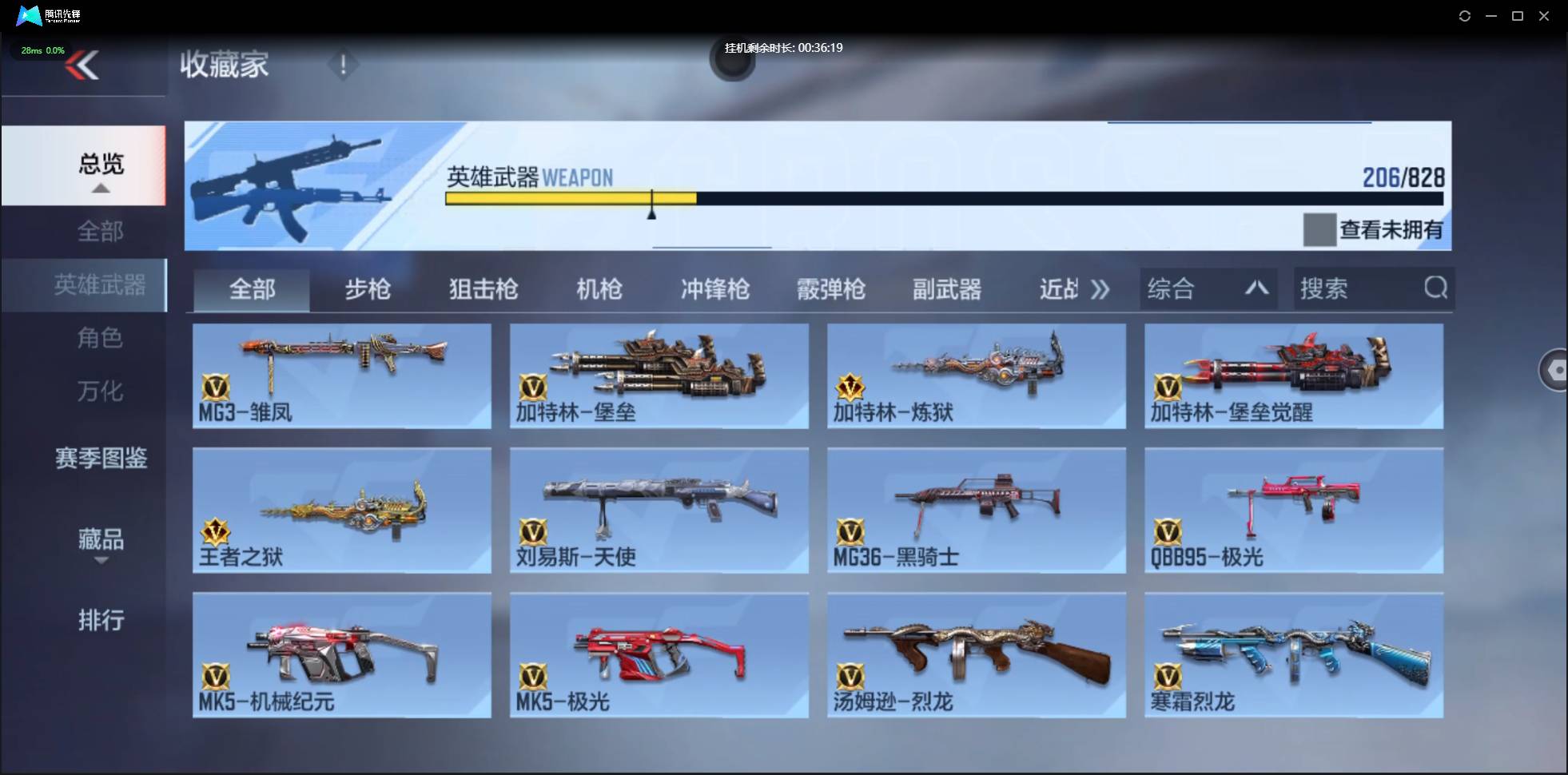
Task: Click the back arrow to exit the collection
Action: pos(83,66)
